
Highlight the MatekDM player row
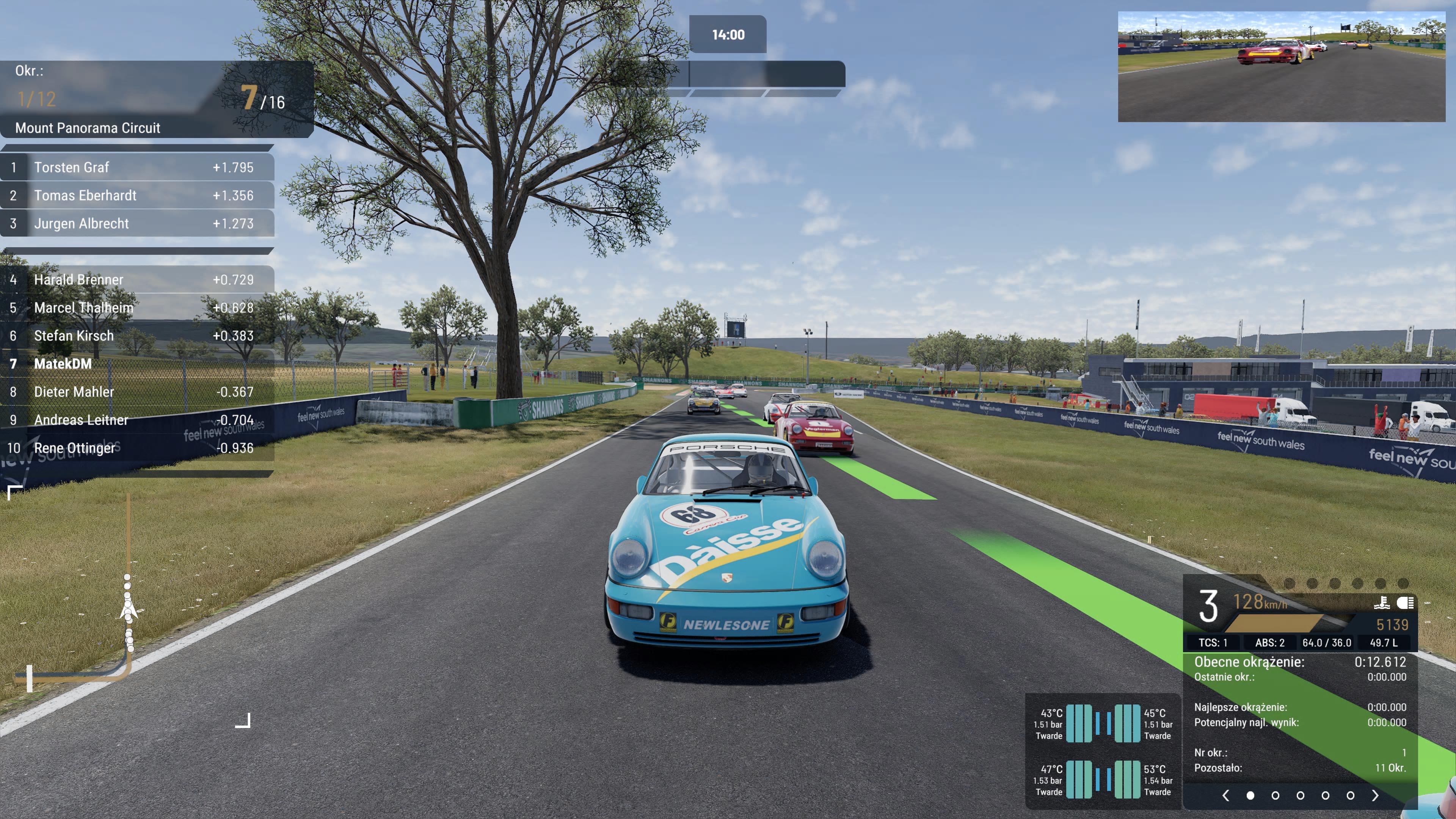137,364
